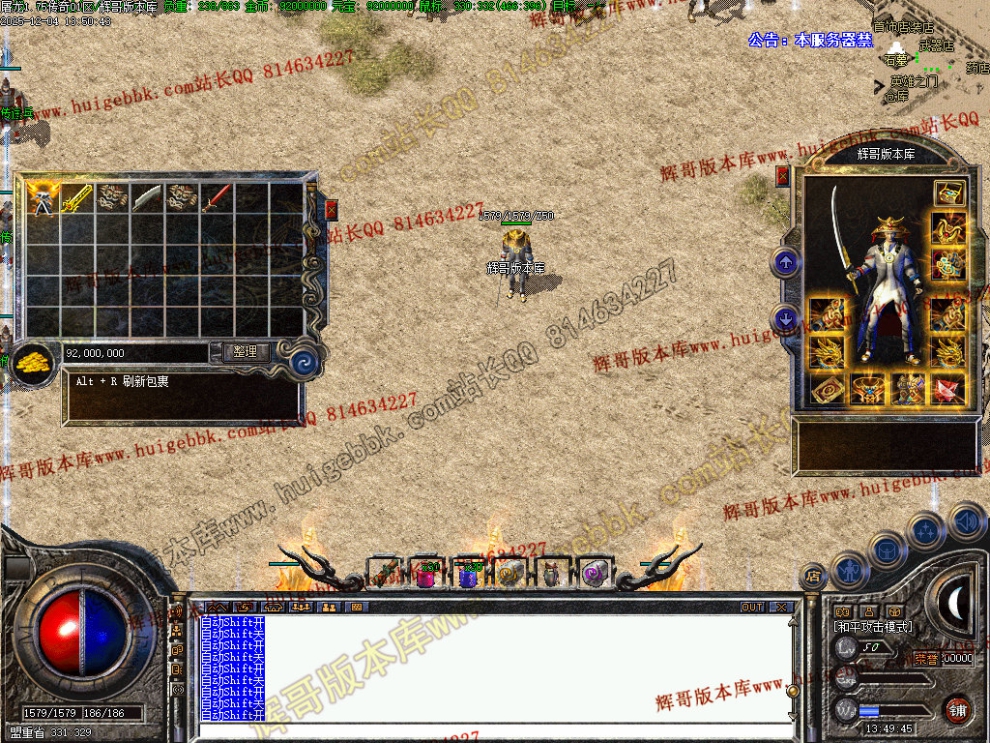Screen dimensions: 990x743
Task: Click the up arrow beside the equipment panel
Action: [x=786, y=263]
